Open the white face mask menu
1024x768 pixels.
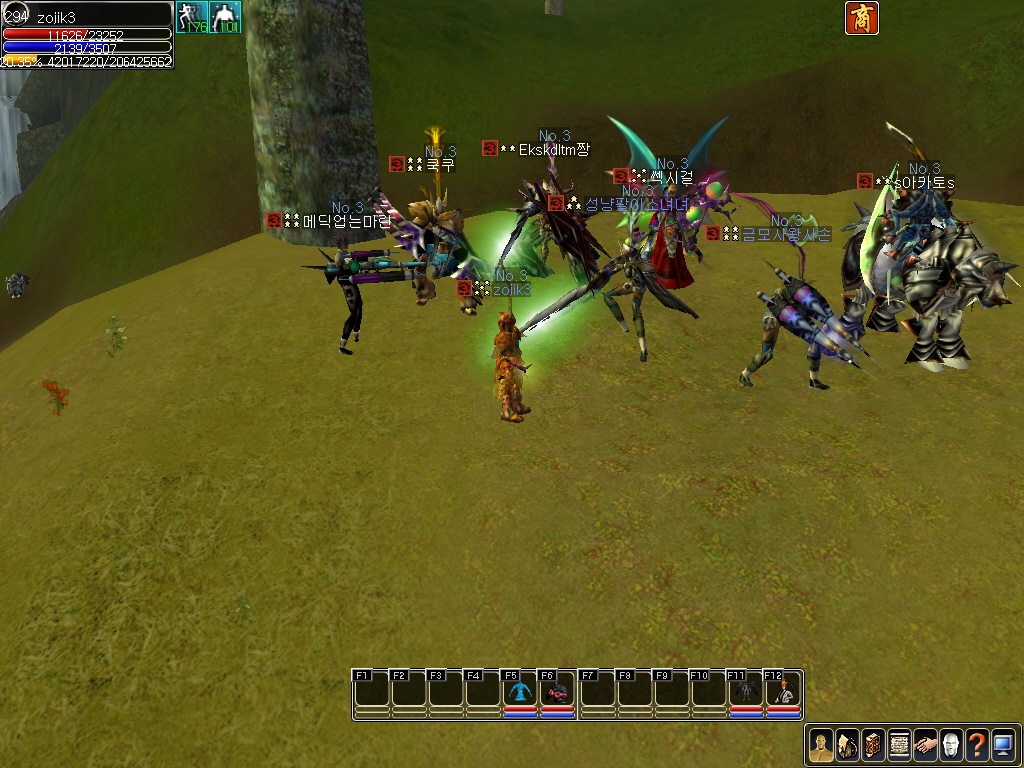point(951,745)
